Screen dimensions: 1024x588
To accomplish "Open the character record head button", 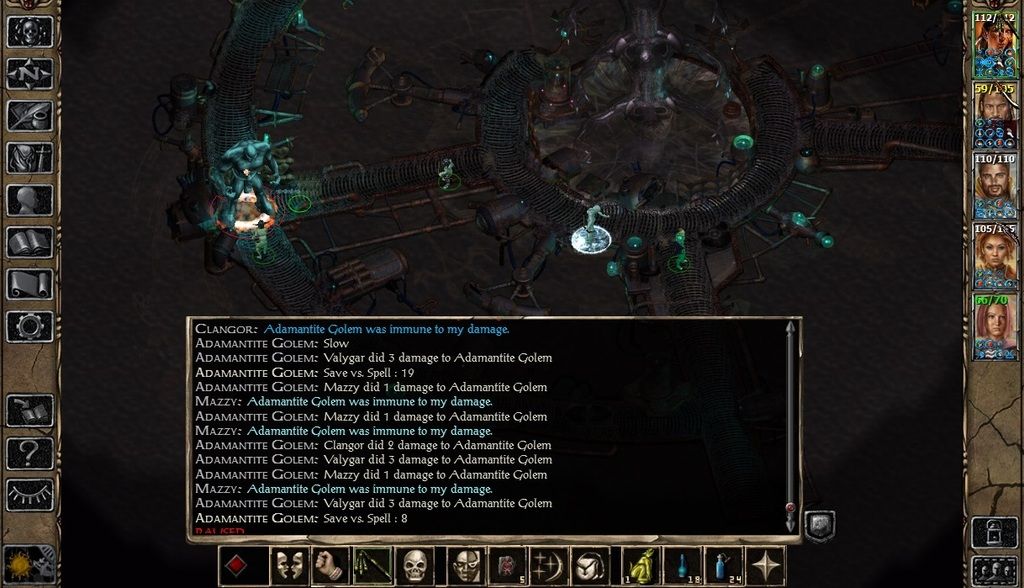I will click(29, 200).
